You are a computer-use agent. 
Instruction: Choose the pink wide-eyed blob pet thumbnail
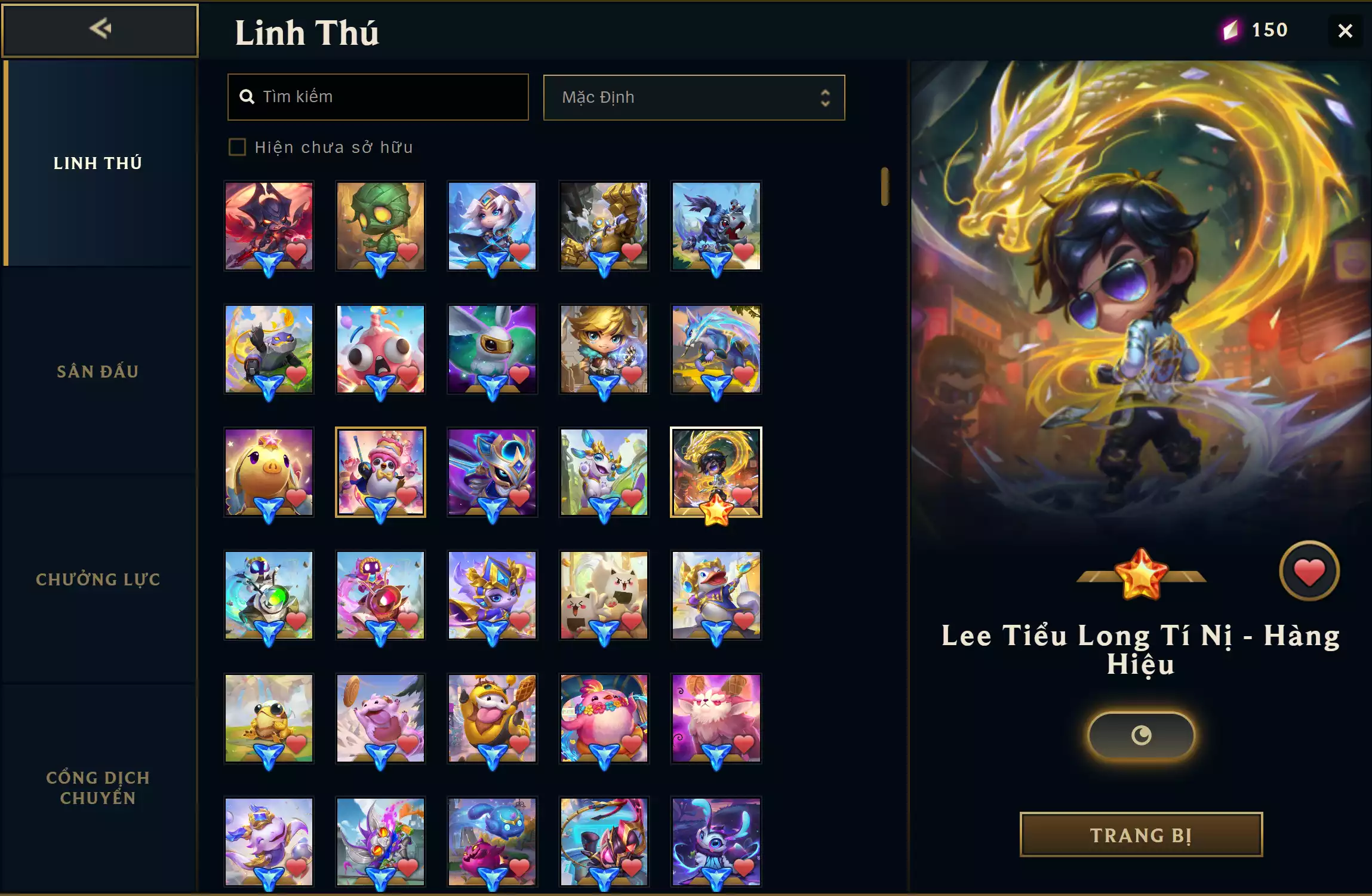(x=380, y=349)
